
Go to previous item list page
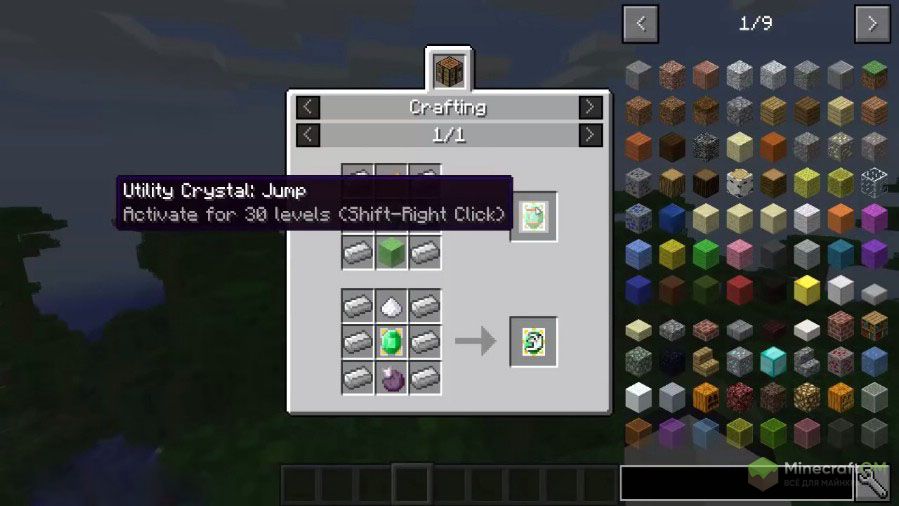(640, 22)
